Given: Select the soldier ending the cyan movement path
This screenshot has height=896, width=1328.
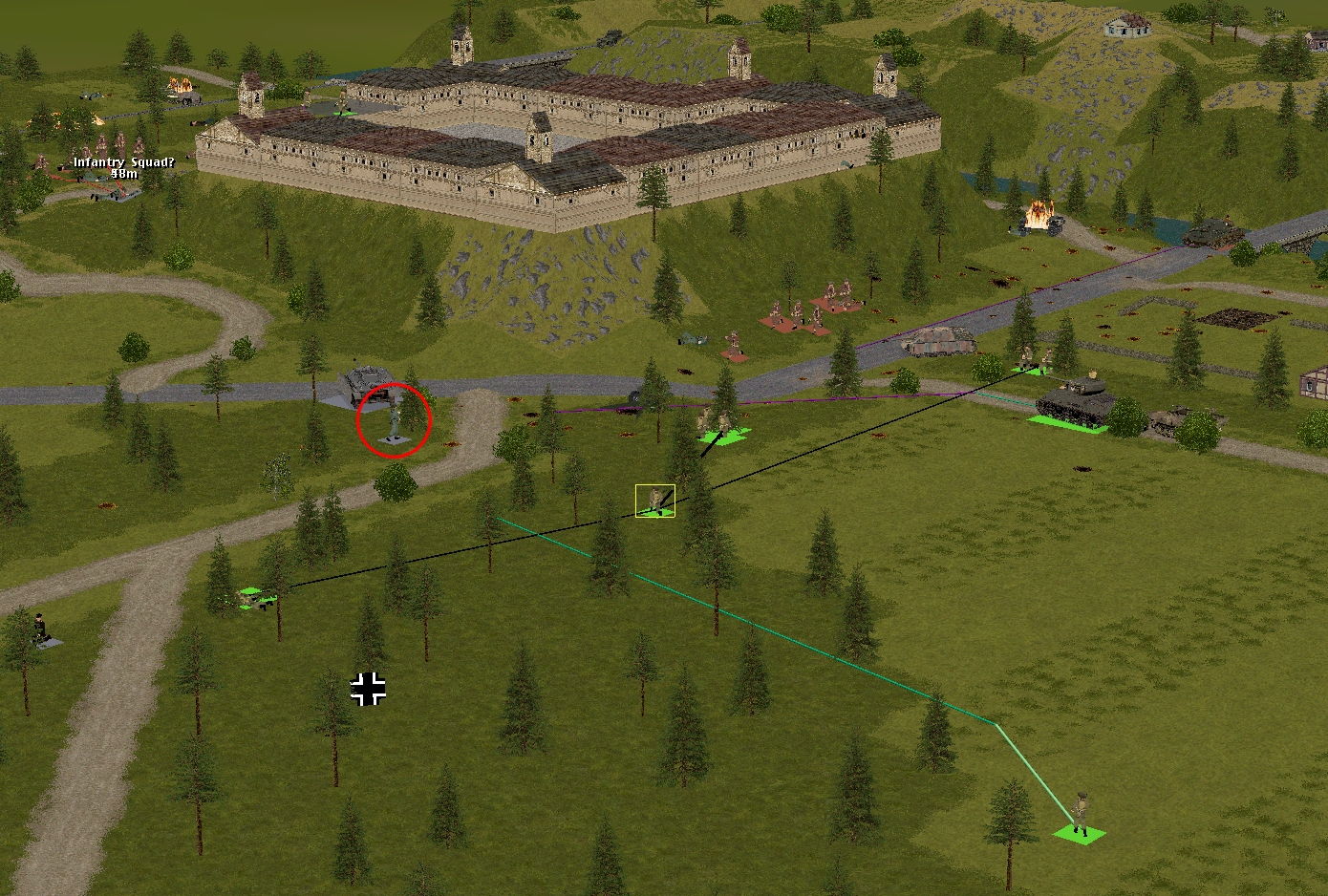Looking at the screenshot, I should 1081,815.
